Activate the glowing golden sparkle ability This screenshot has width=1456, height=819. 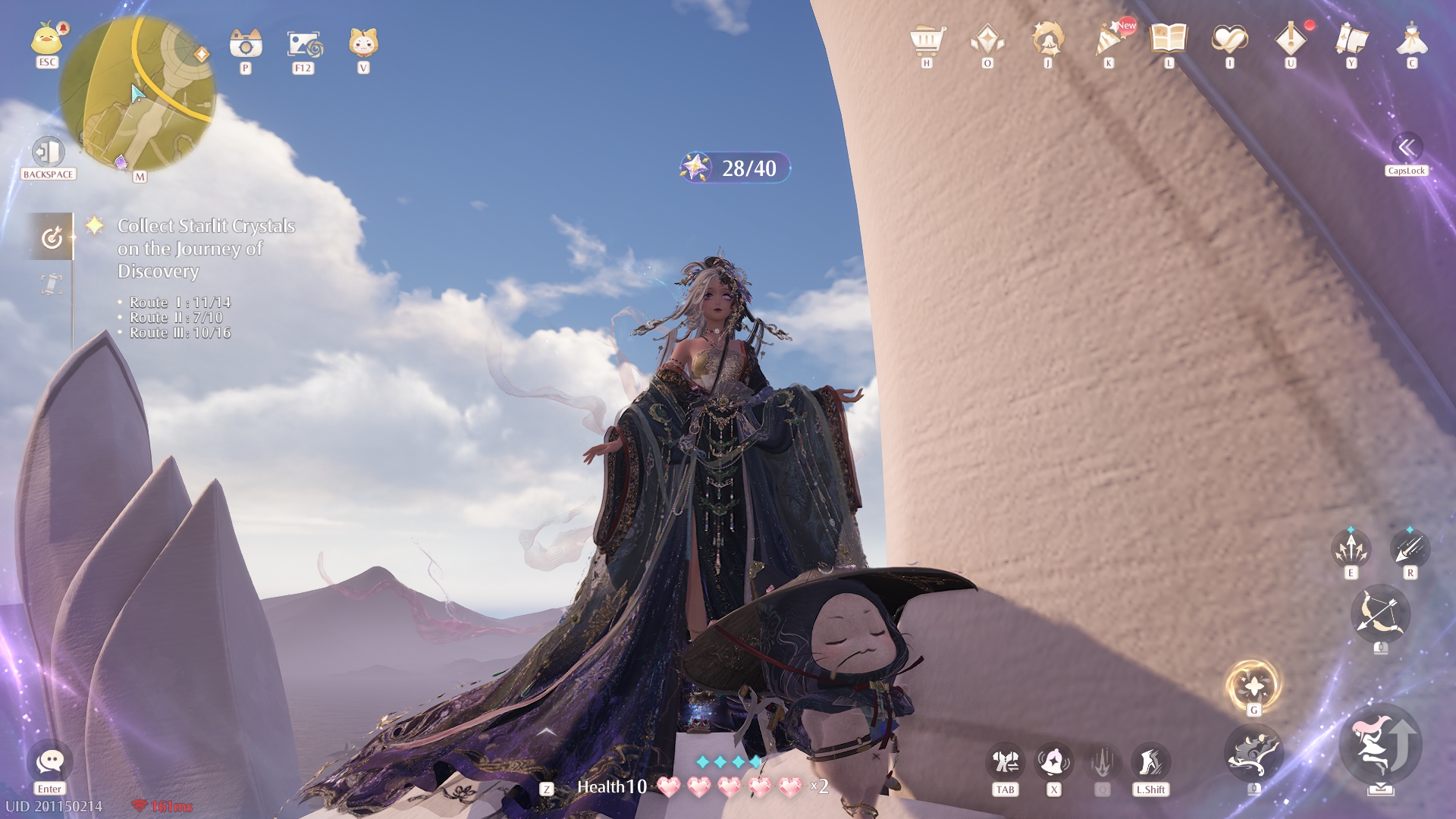tap(1254, 686)
